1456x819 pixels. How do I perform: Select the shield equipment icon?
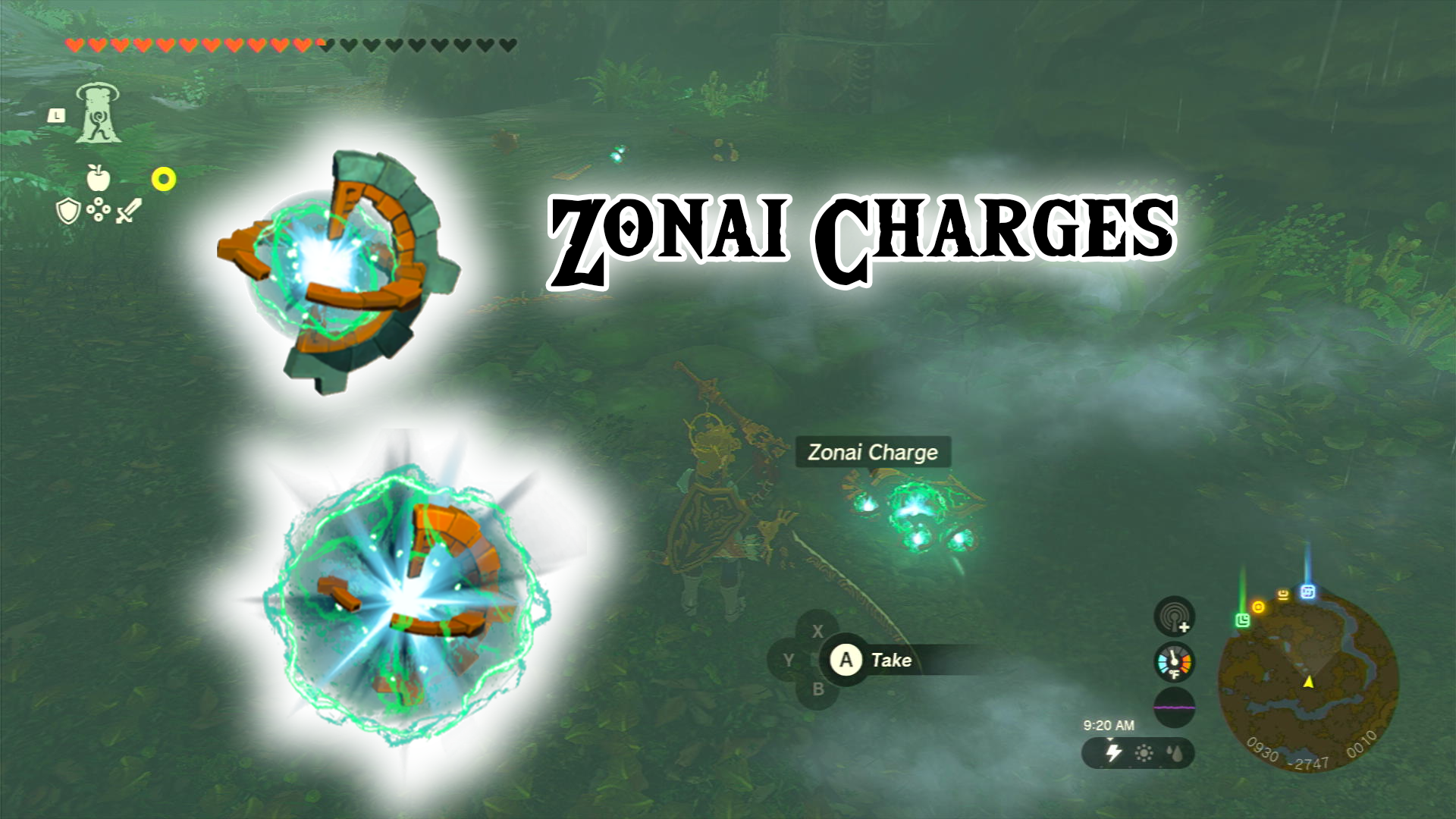(x=67, y=209)
